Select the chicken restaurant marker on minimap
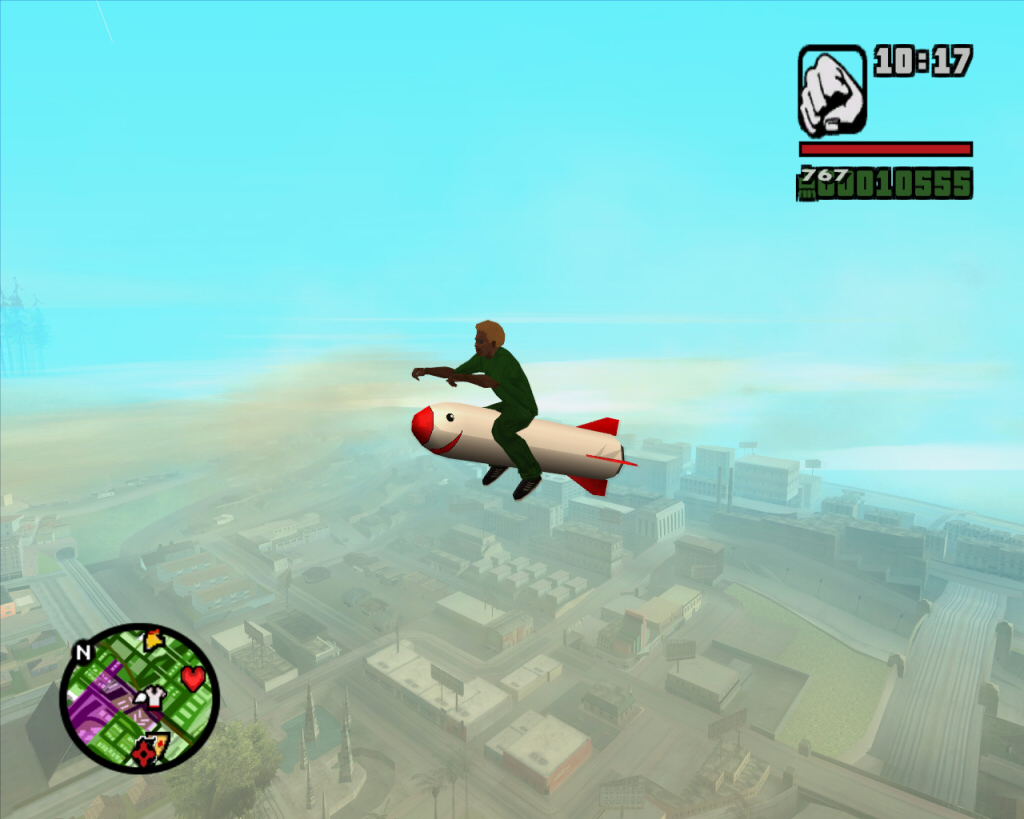Image resolution: width=1024 pixels, height=819 pixels. tap(153, 640)
